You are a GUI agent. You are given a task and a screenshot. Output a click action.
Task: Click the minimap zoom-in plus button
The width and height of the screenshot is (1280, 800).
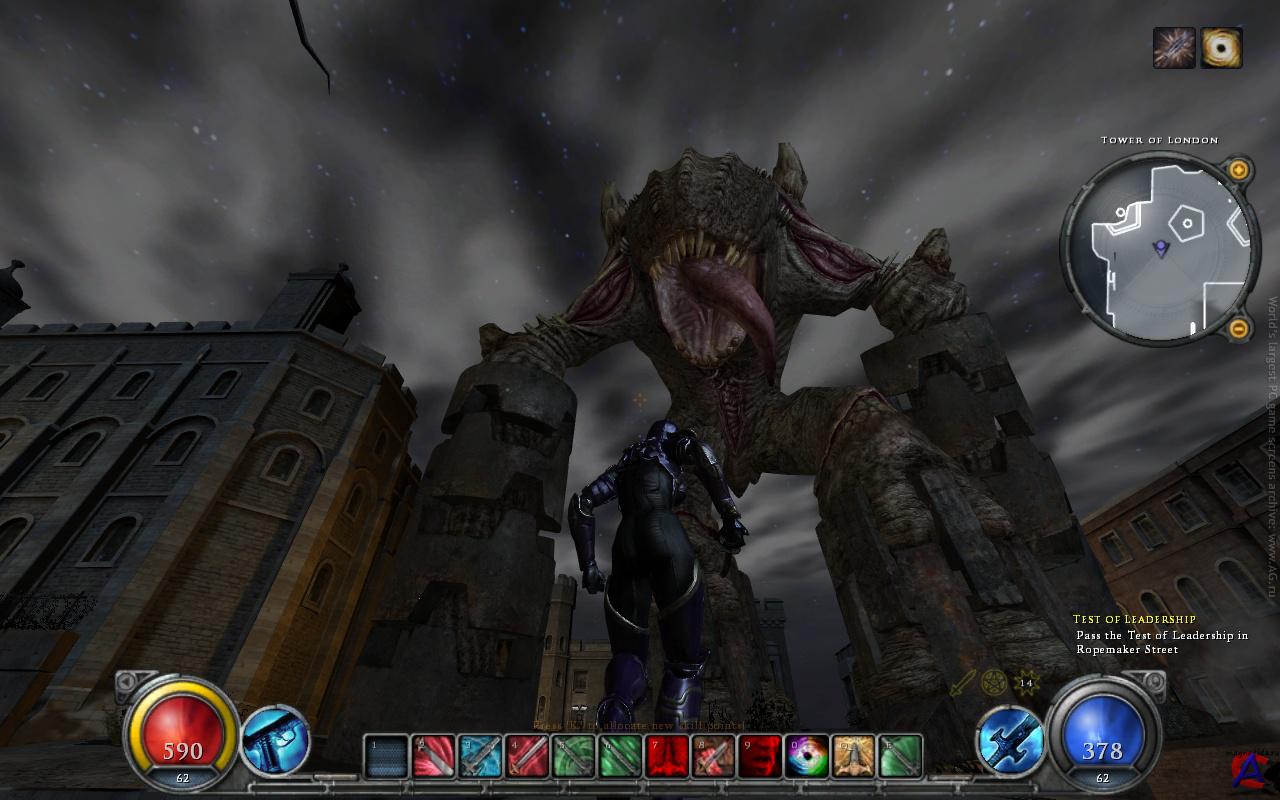(1238, 170)
